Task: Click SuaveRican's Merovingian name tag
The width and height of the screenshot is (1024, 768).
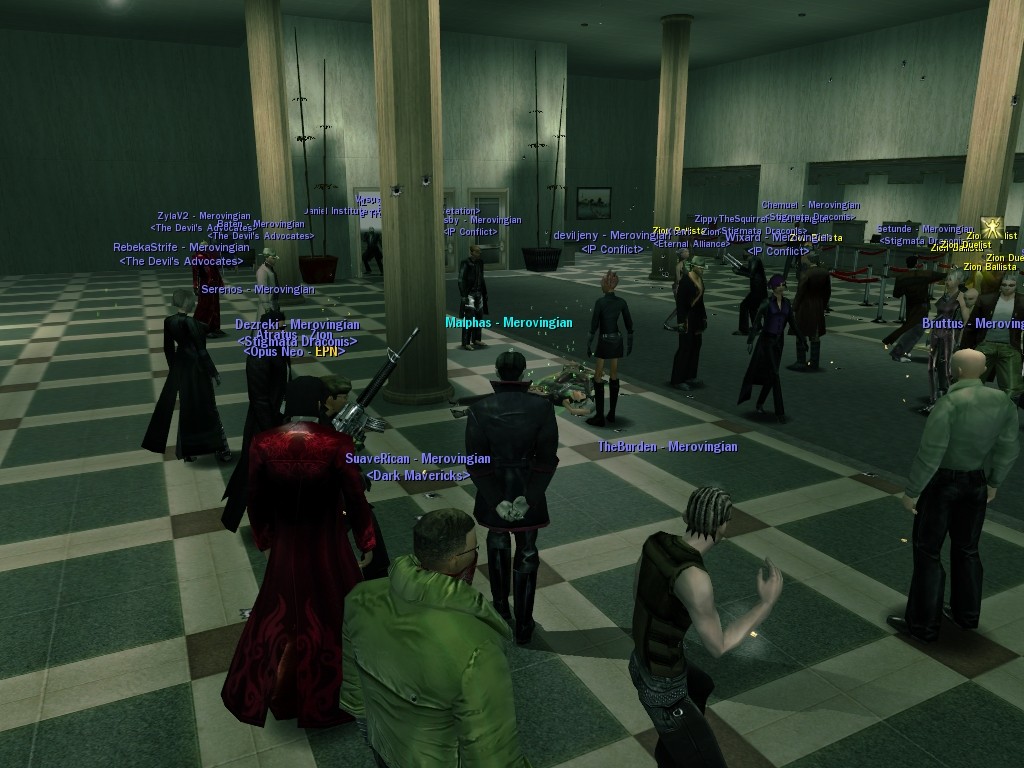Action: (418, 459)
